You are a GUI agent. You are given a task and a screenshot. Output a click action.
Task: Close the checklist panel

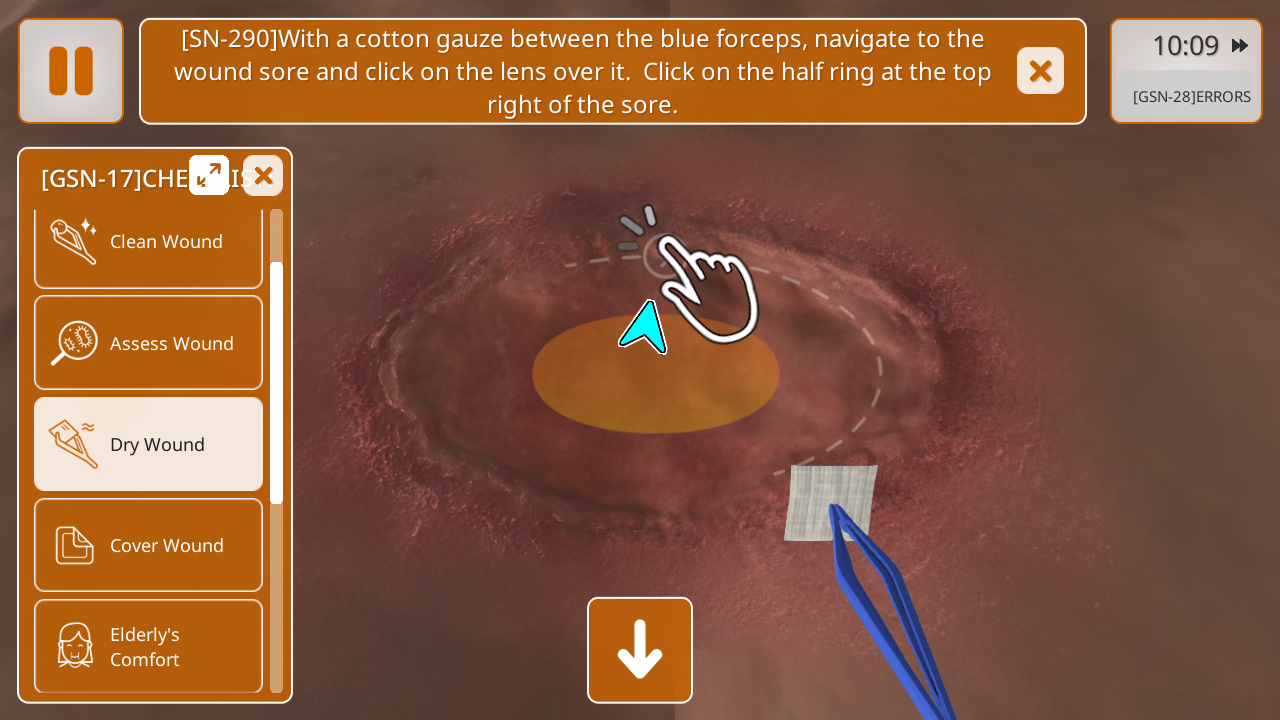[x=263, y=176]
